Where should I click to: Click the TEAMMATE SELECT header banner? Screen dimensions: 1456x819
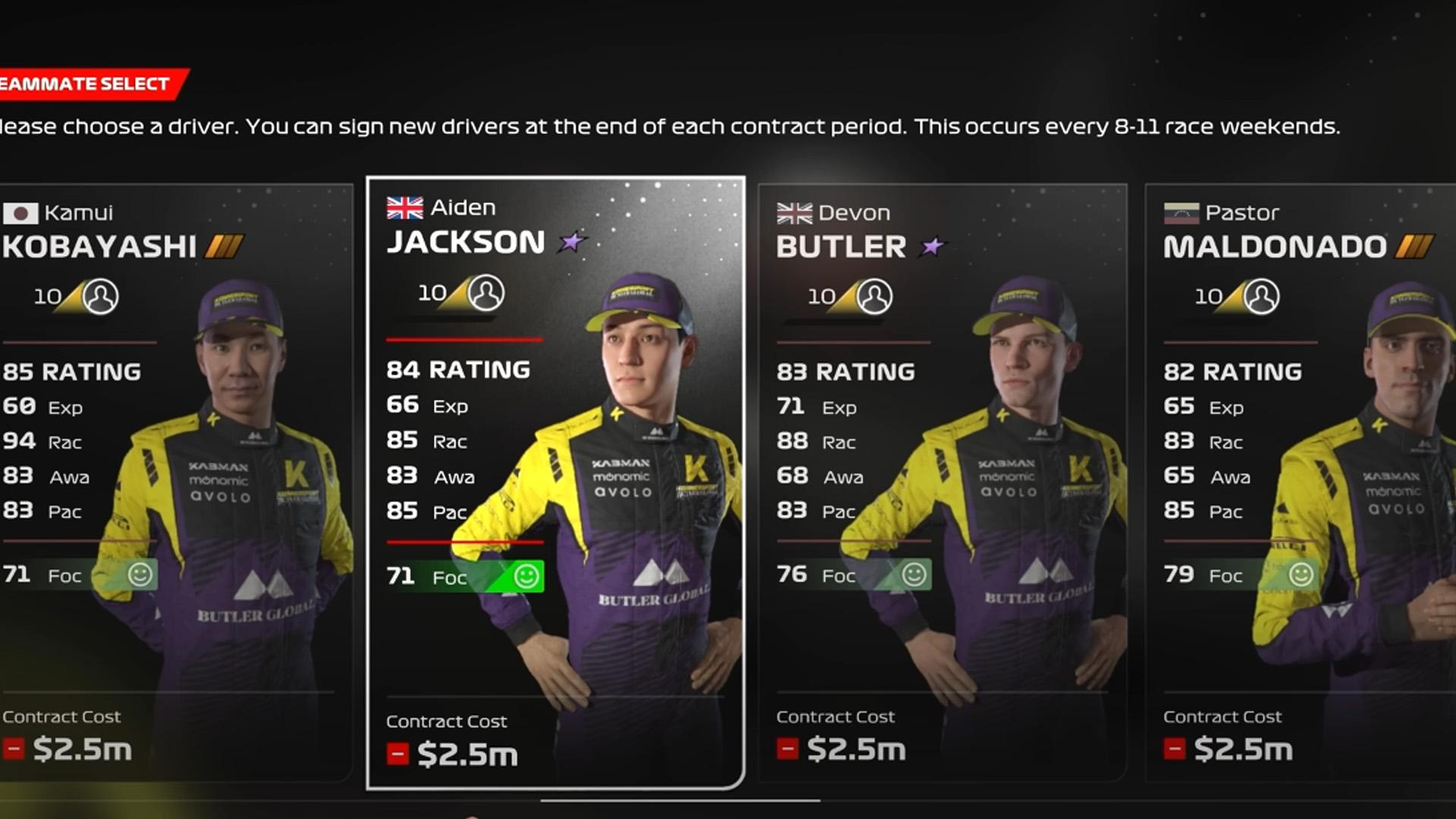coord(83,85)
